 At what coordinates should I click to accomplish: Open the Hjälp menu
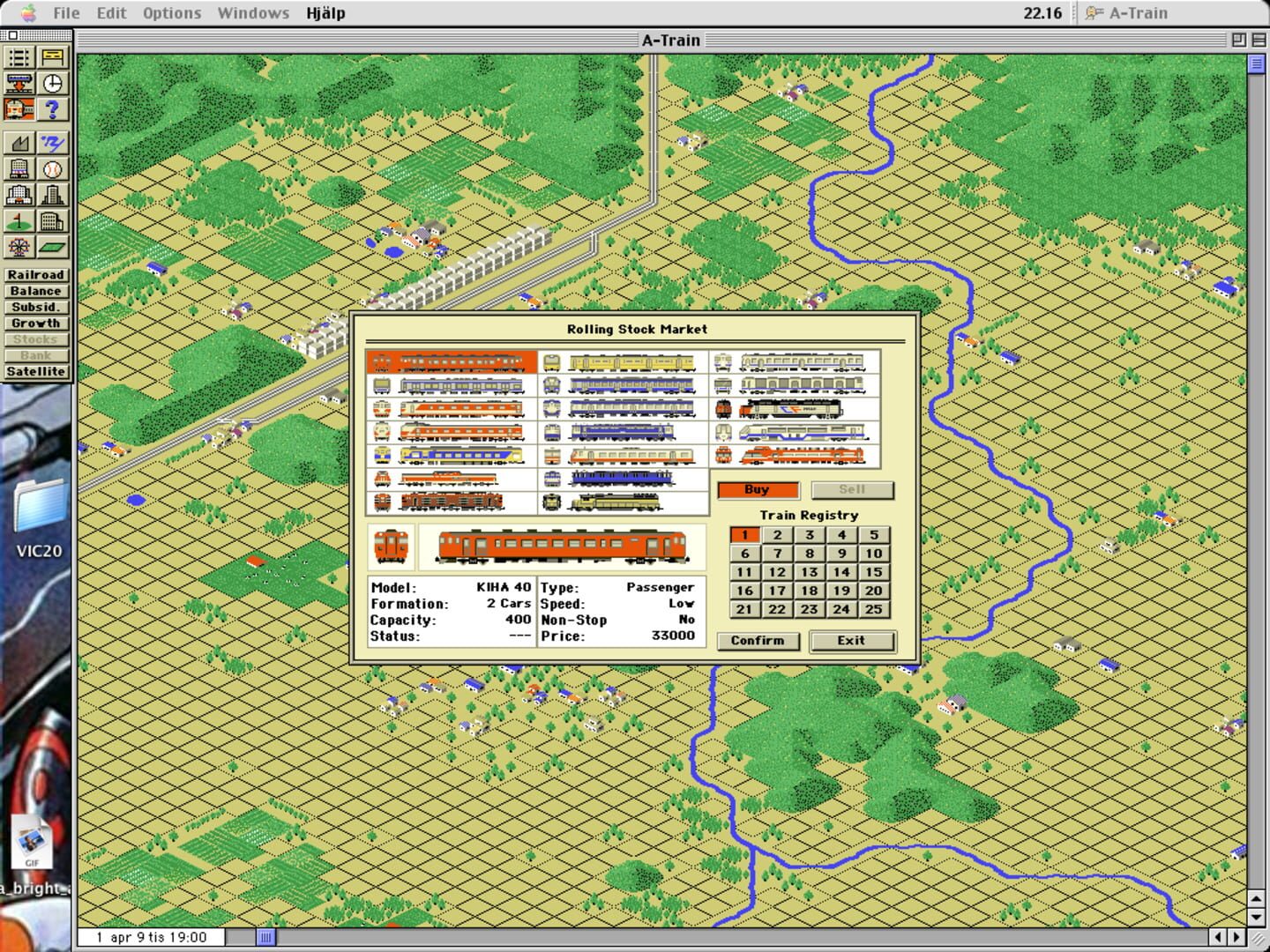325,12
